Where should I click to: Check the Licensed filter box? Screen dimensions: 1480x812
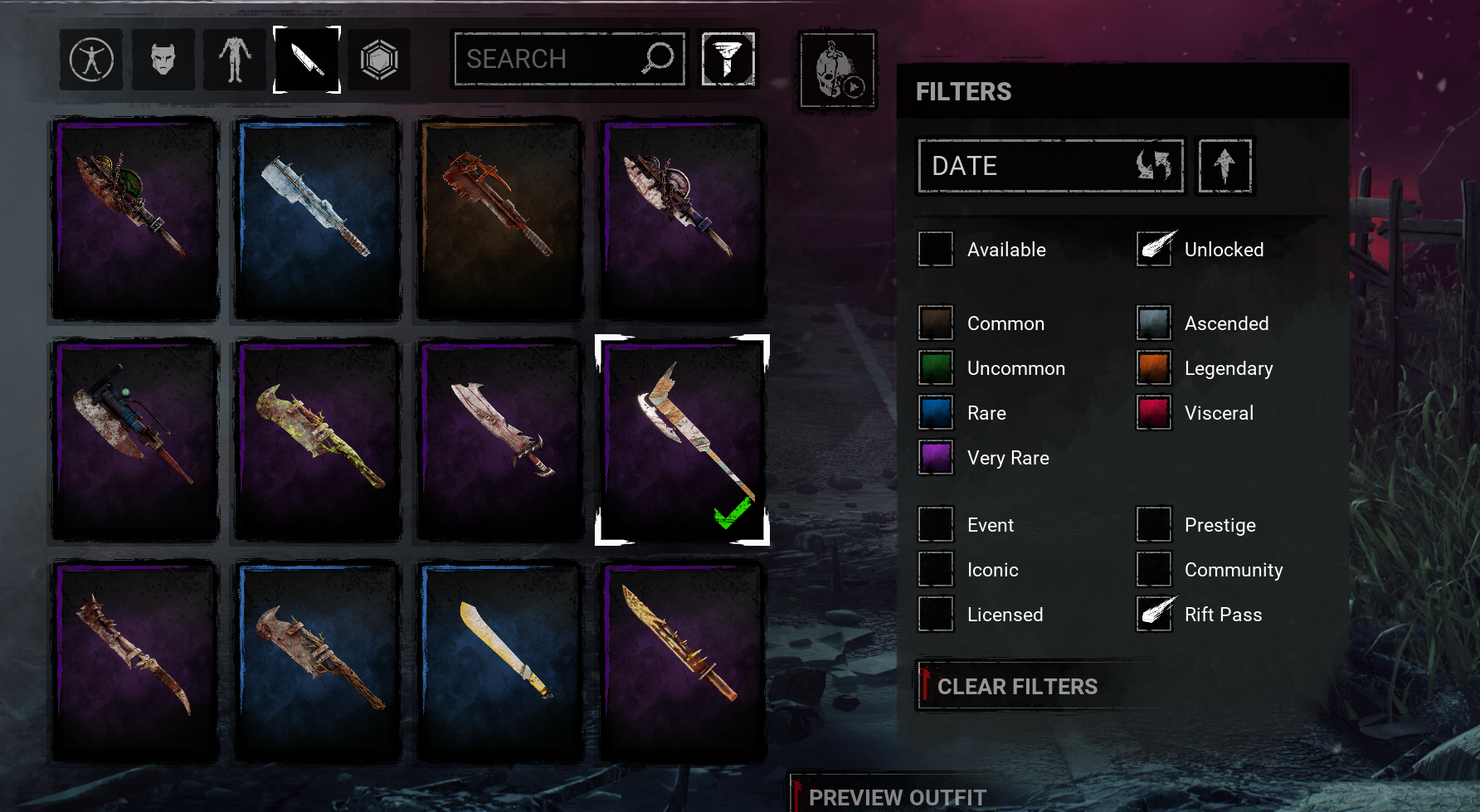click(936, 615)
